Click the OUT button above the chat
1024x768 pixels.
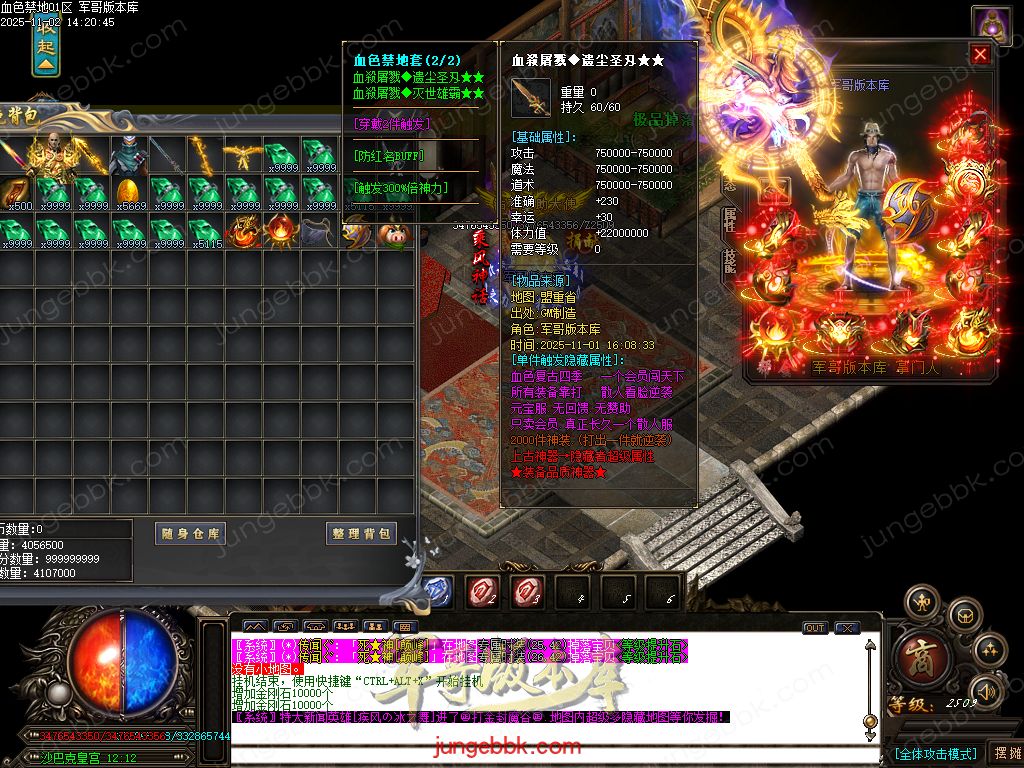815,628
